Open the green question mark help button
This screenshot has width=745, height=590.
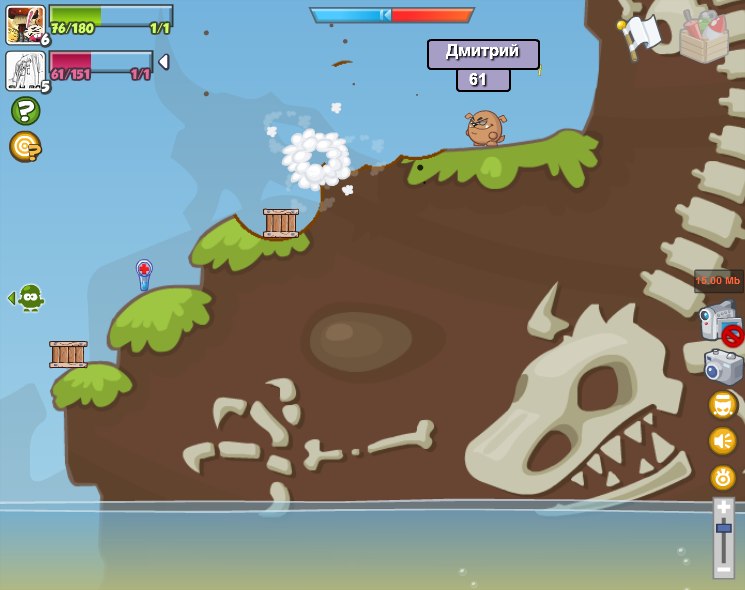point(25,110)
